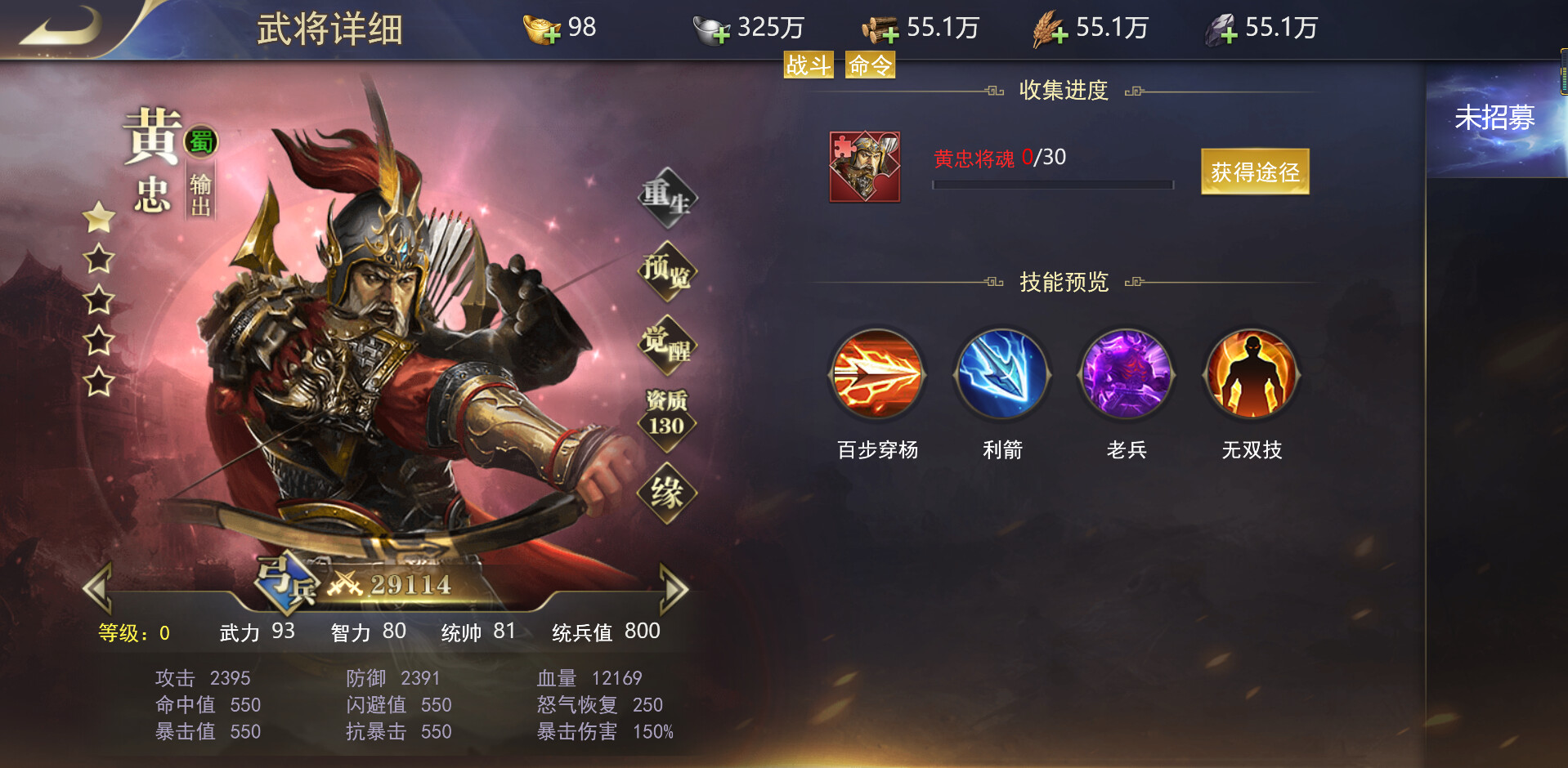View the 老兵 skill icon
Screen dimensions: 1568x768
(1126, 375)
